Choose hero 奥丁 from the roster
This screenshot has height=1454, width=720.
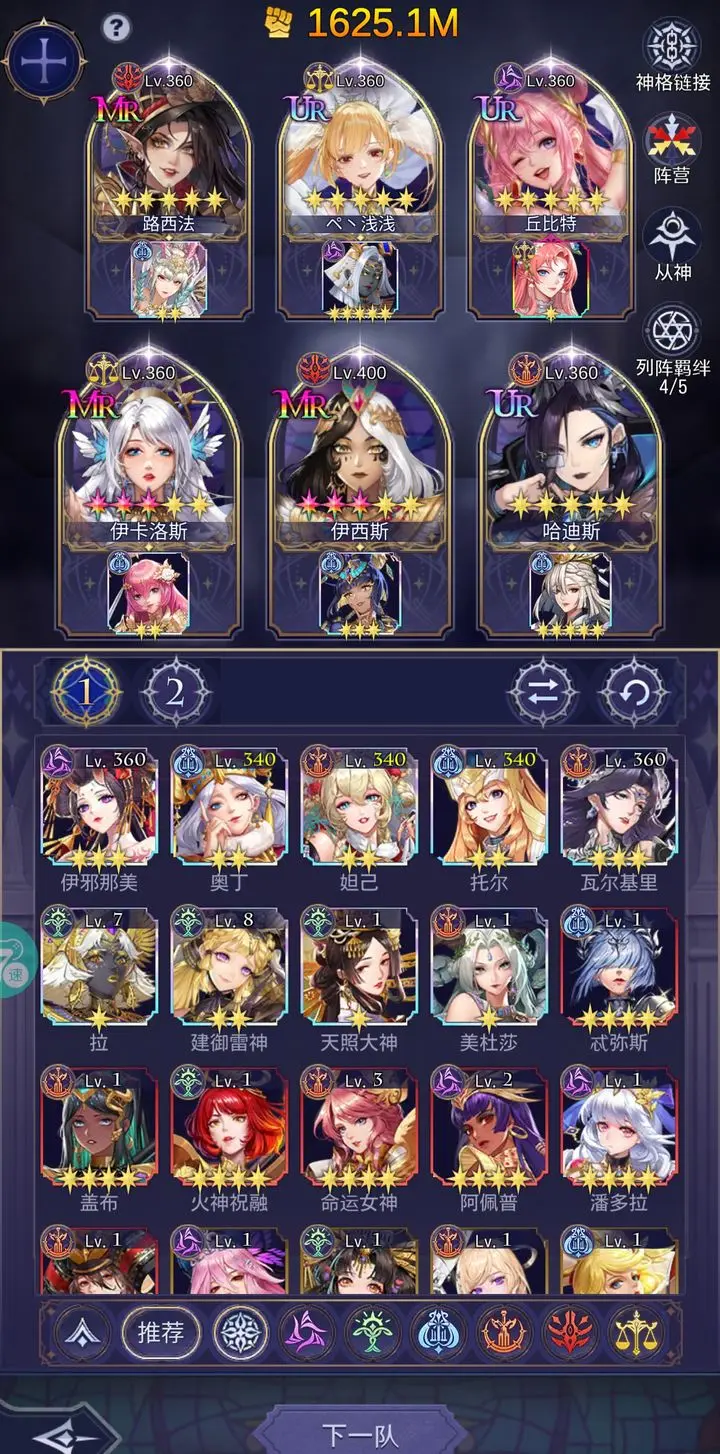pyautogui.click(x=229, y=810)
